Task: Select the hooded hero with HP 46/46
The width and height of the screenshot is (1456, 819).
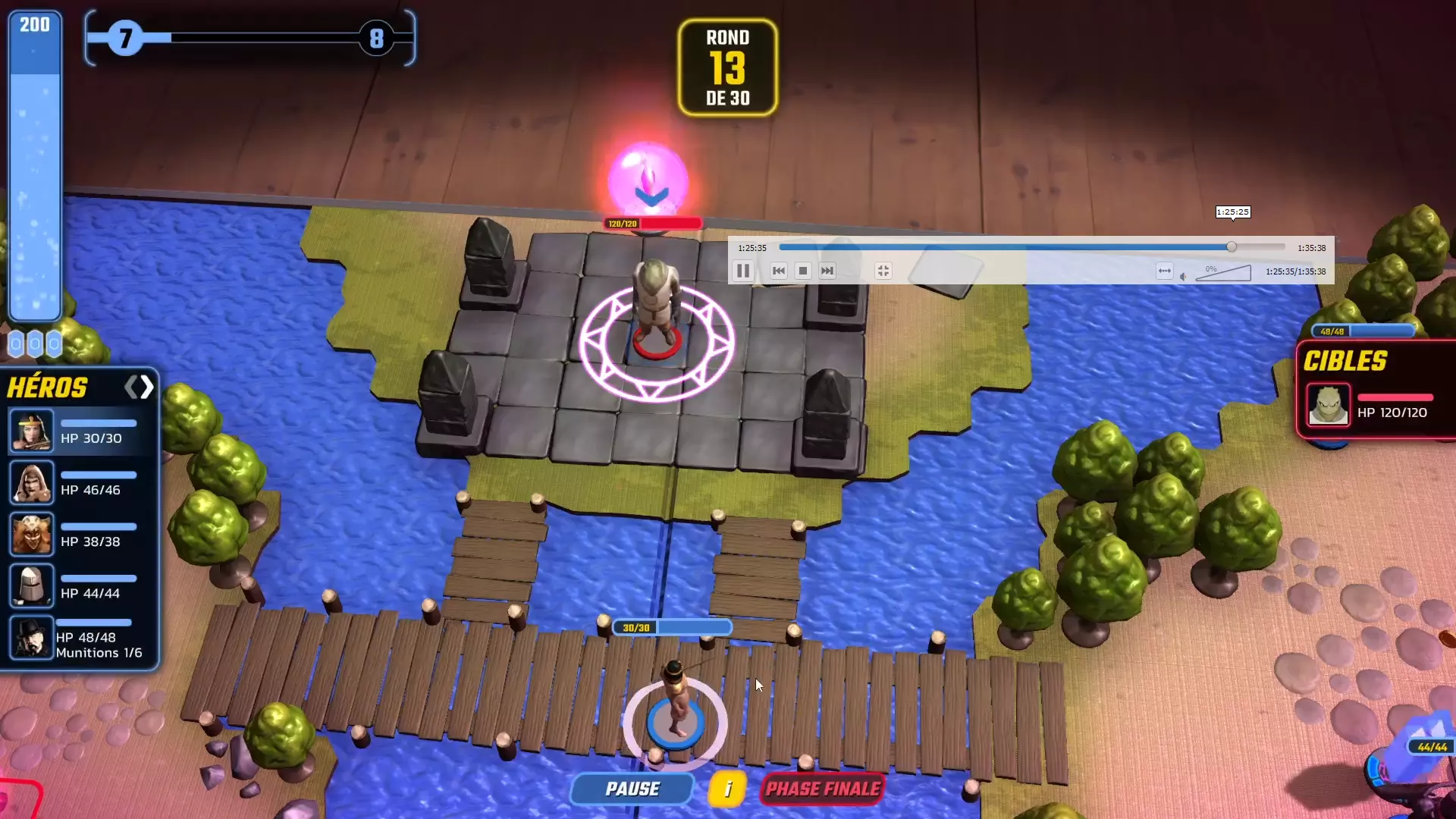Action: (32, 482)
